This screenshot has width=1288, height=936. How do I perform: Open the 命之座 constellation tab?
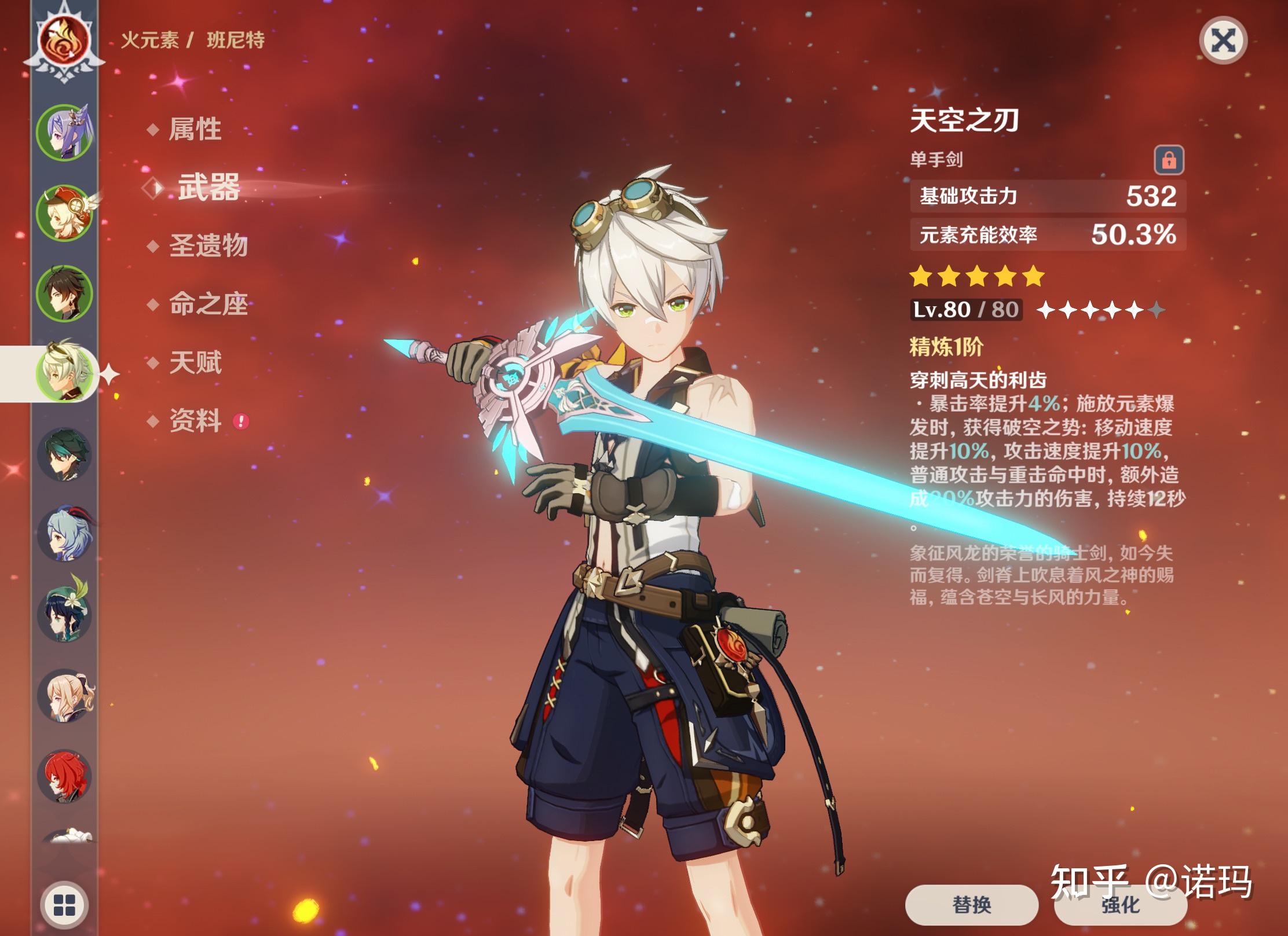point(208,304)
